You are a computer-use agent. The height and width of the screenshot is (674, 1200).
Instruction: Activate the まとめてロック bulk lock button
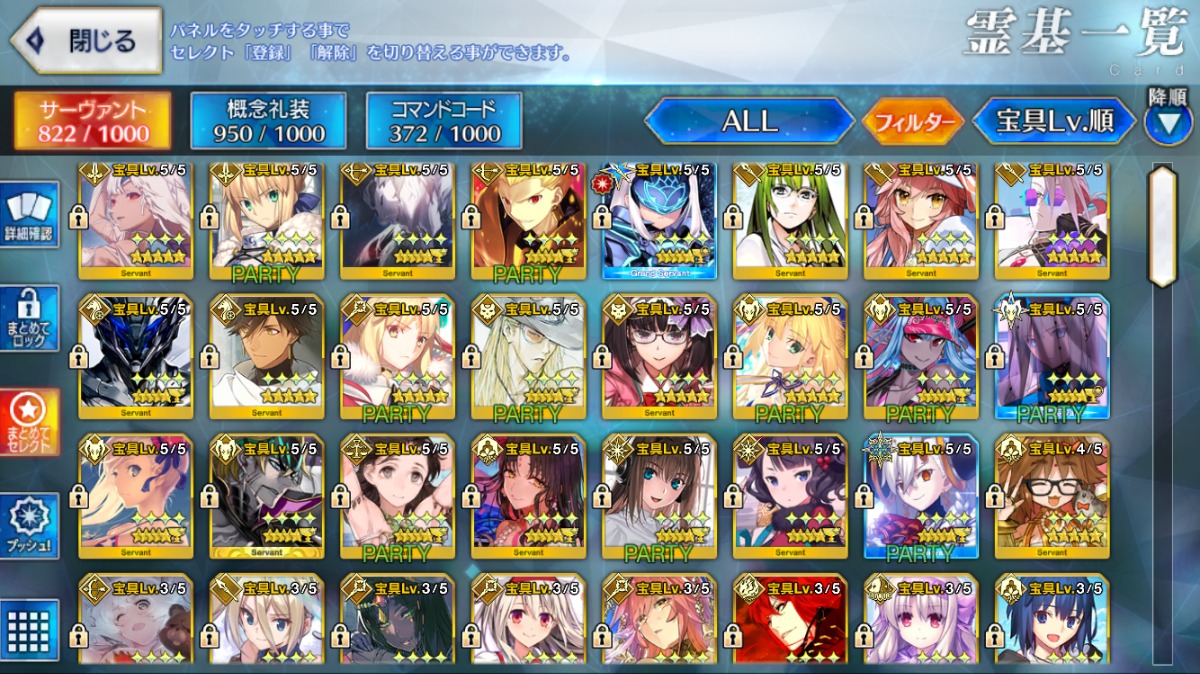click(x=30, y=318)
